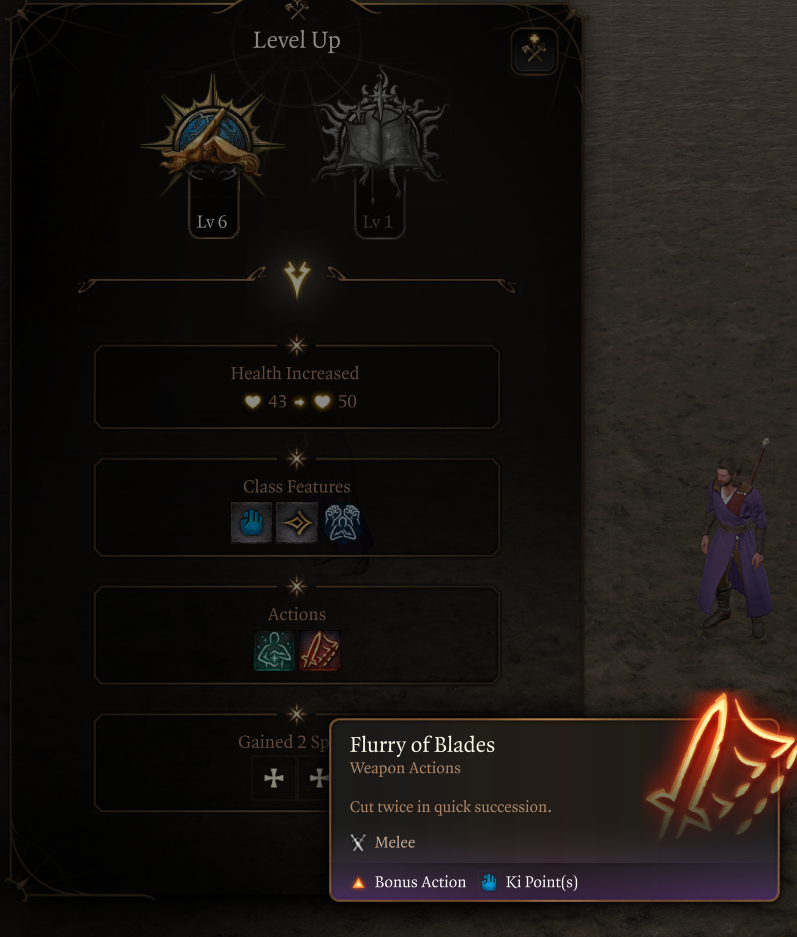The image size is (797, 937).
Task: Click the golden chevron below the class emblems
Action: 297,280
